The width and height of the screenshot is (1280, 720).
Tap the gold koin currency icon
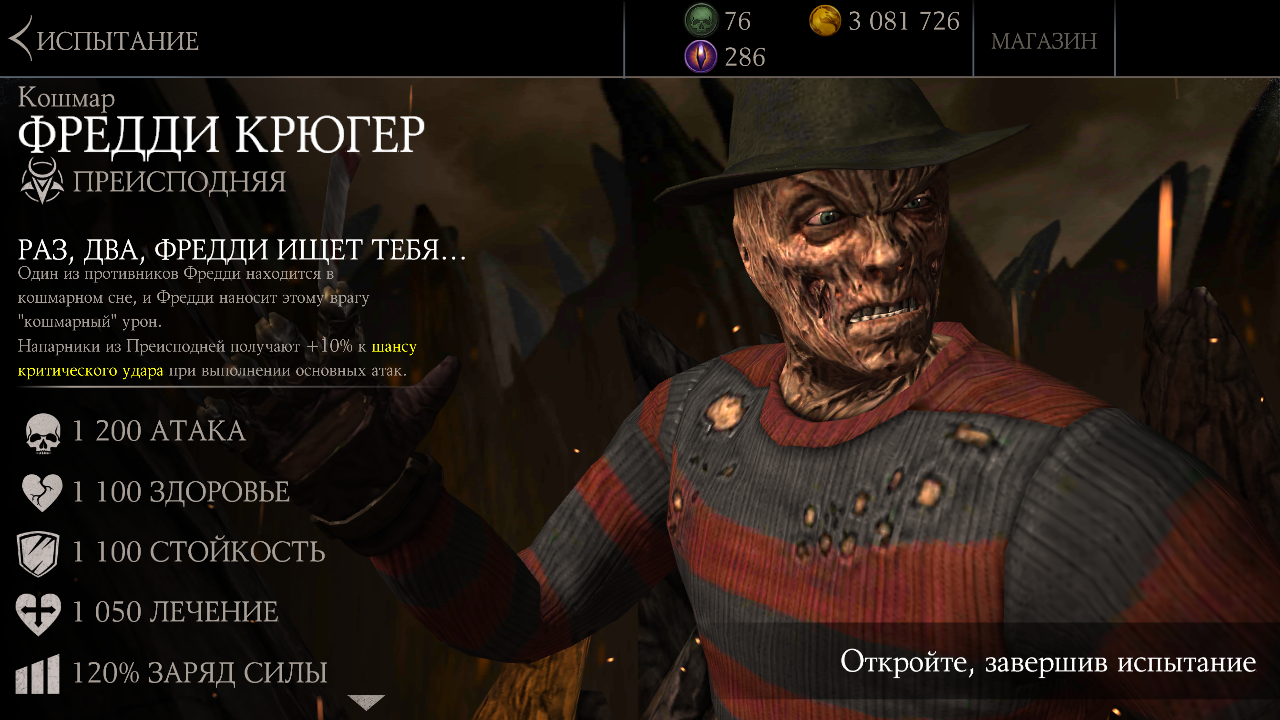coord(825,20)
